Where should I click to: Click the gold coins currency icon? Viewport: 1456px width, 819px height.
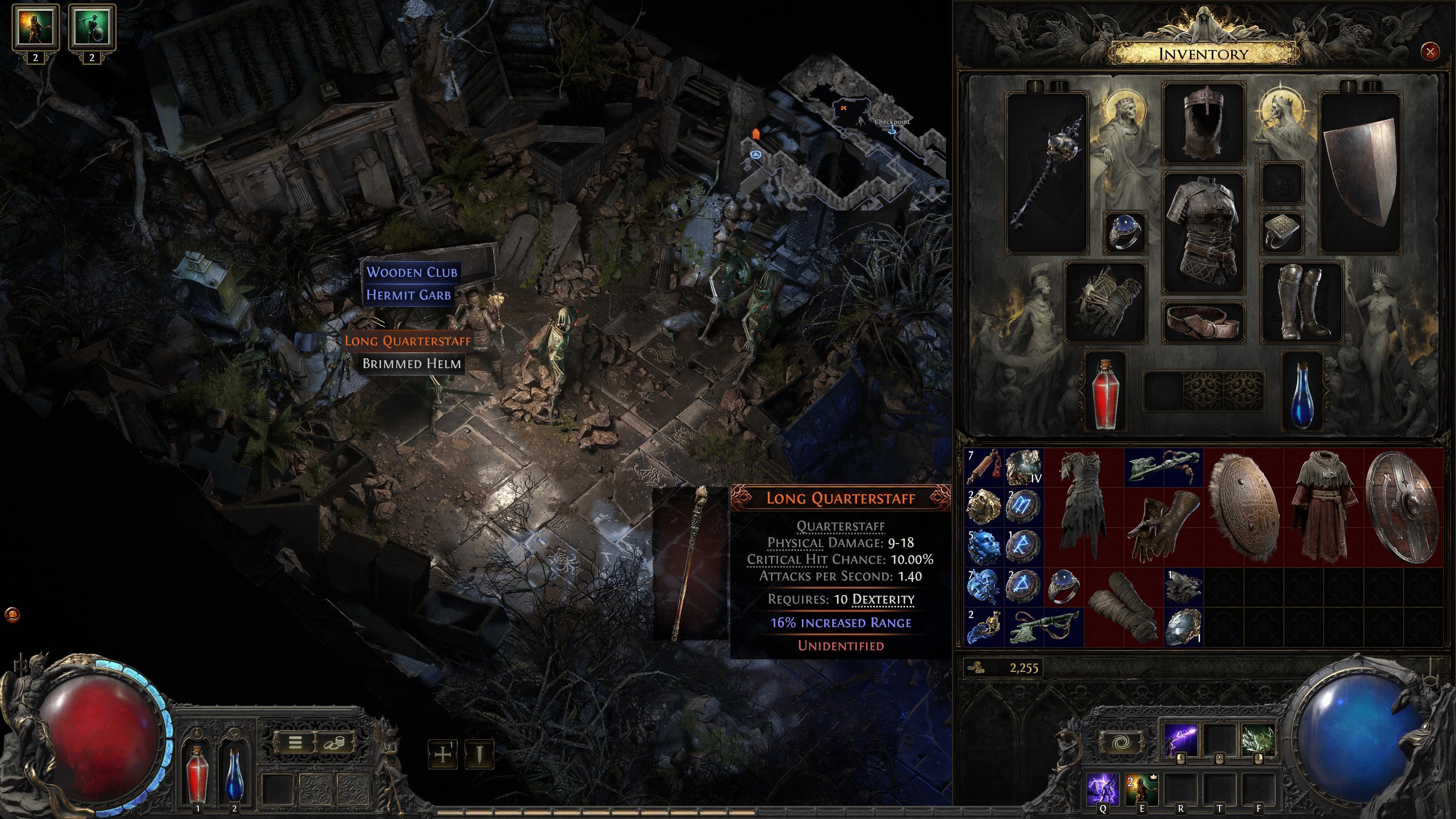pos(975,667)
